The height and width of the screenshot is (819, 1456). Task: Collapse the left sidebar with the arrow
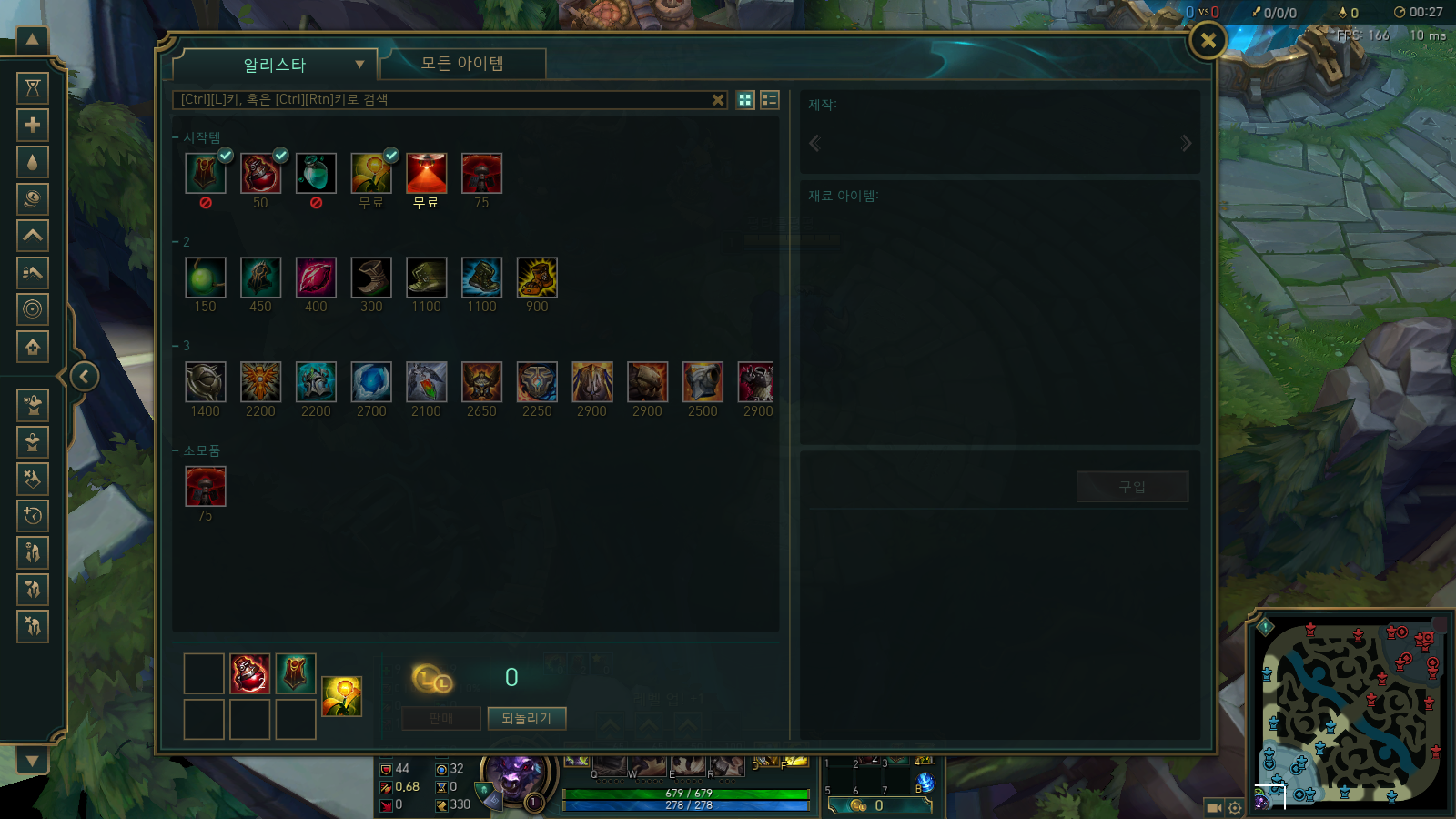(x=84, y=376)
